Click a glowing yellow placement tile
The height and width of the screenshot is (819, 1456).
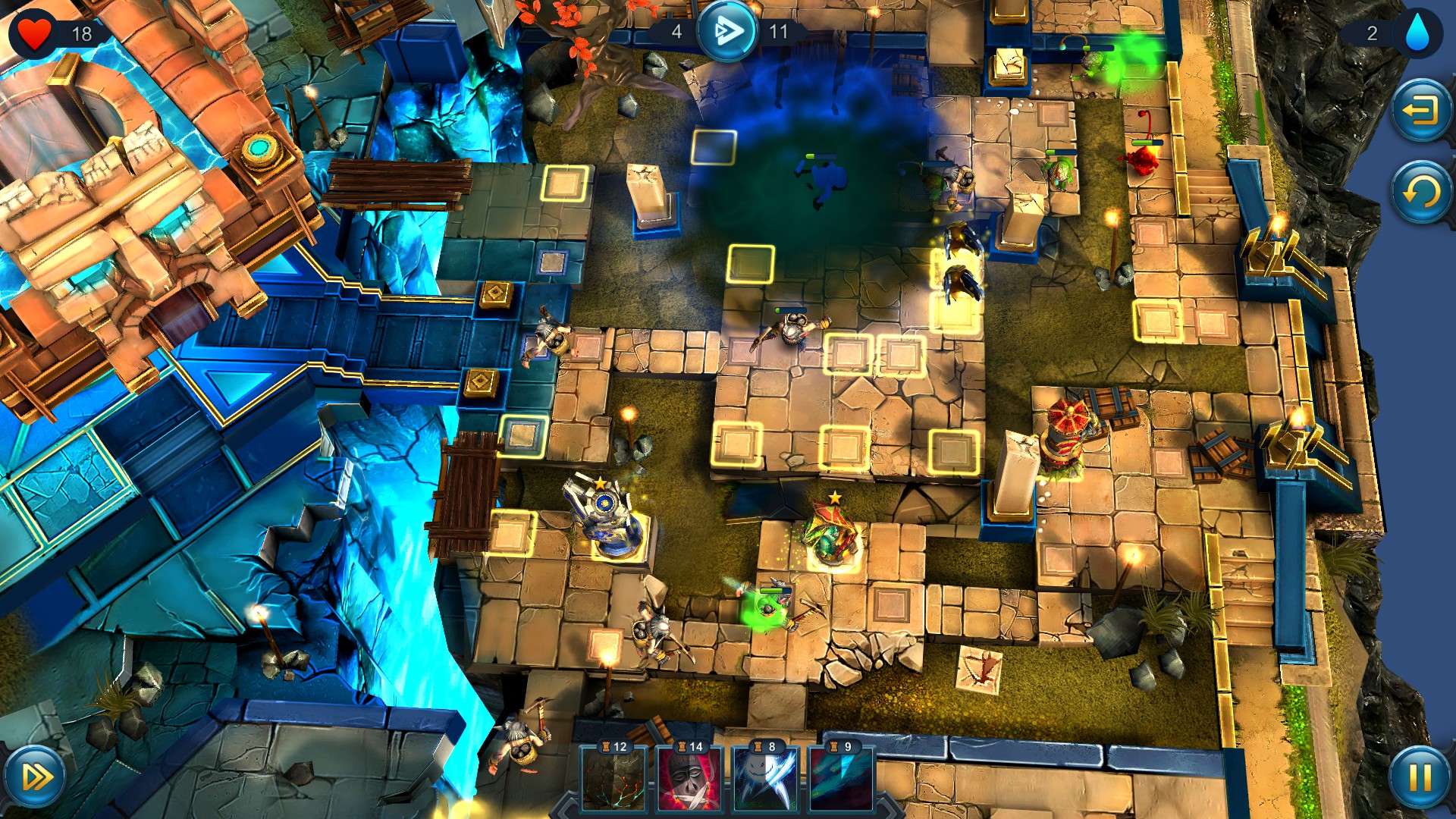(847, 353)
